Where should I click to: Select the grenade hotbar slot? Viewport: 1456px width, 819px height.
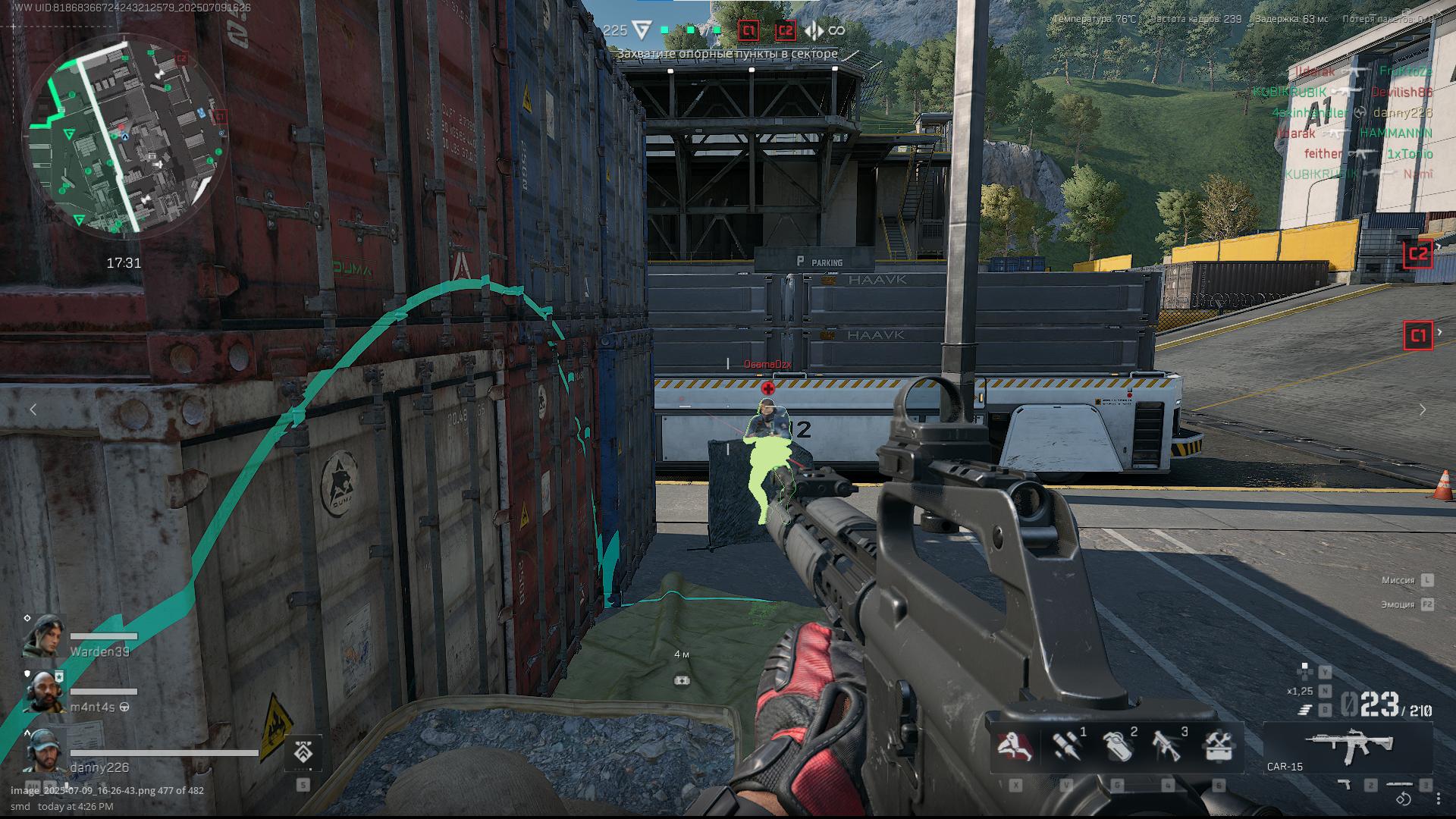tap(1117, 747)
